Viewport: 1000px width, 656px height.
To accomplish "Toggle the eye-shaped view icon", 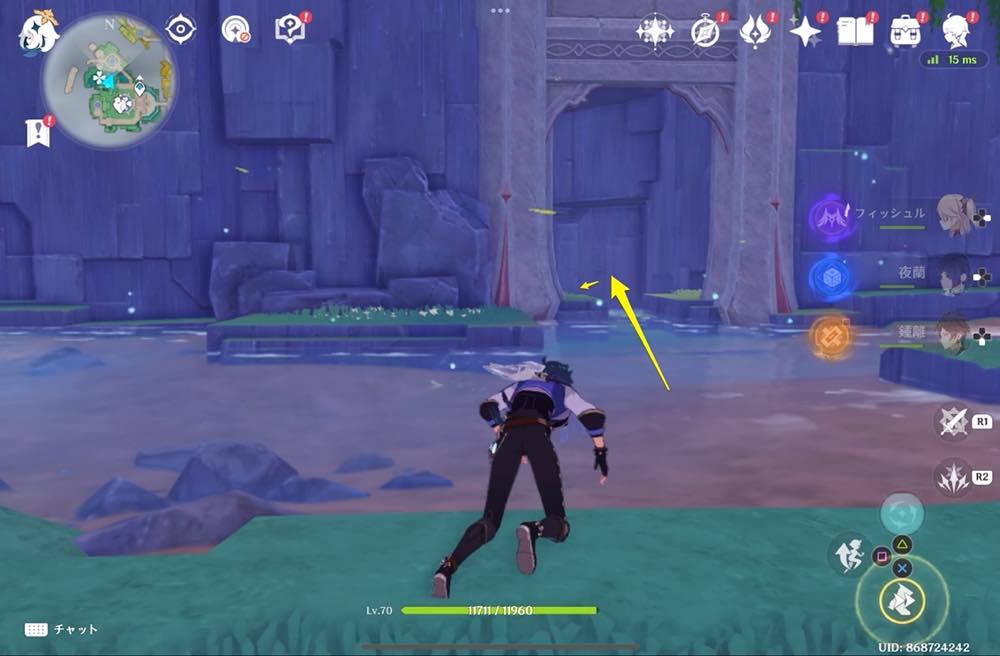I will coord(181,30).
